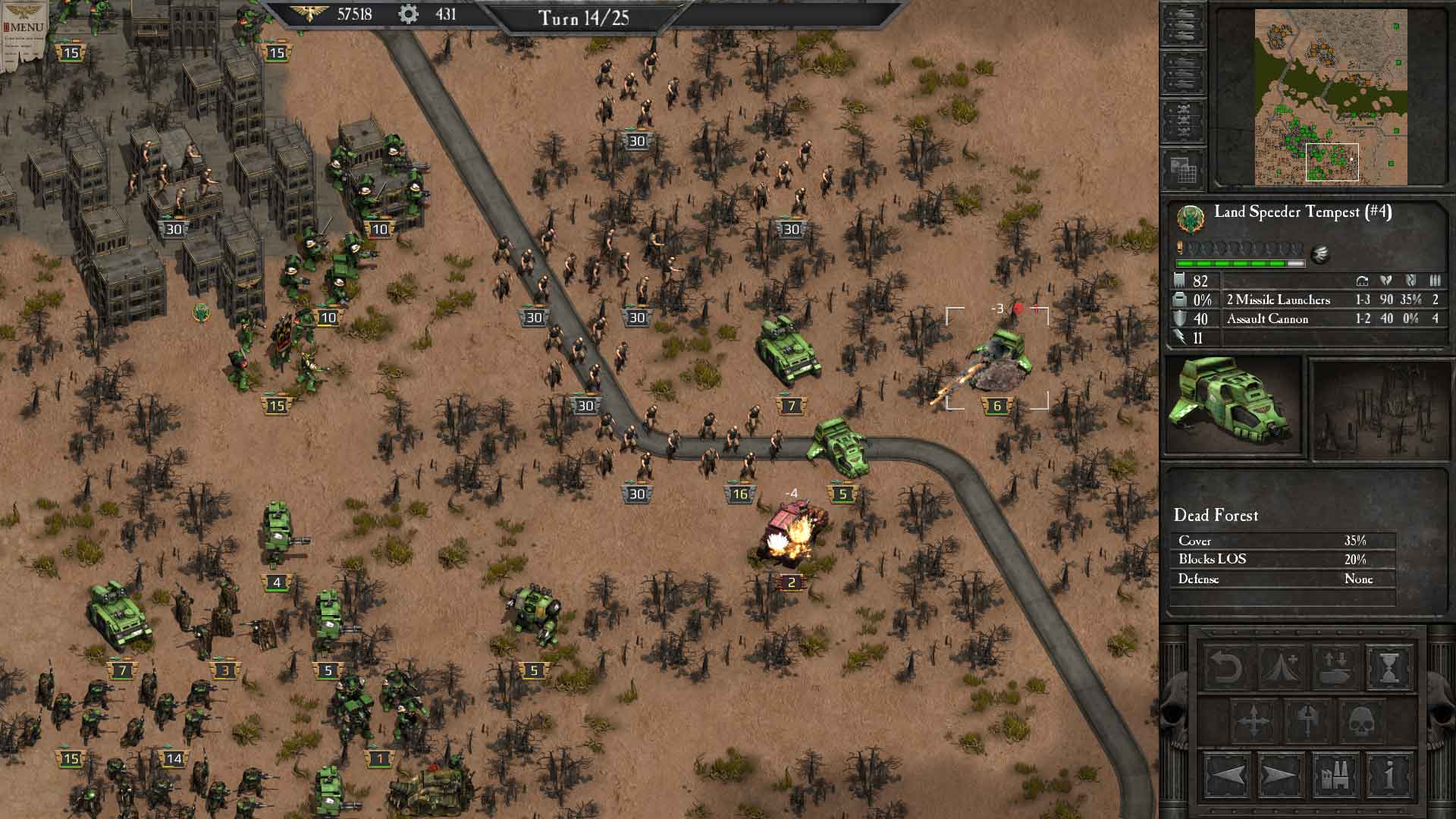Click the unit info 'i' icon

click(1389, 775)
